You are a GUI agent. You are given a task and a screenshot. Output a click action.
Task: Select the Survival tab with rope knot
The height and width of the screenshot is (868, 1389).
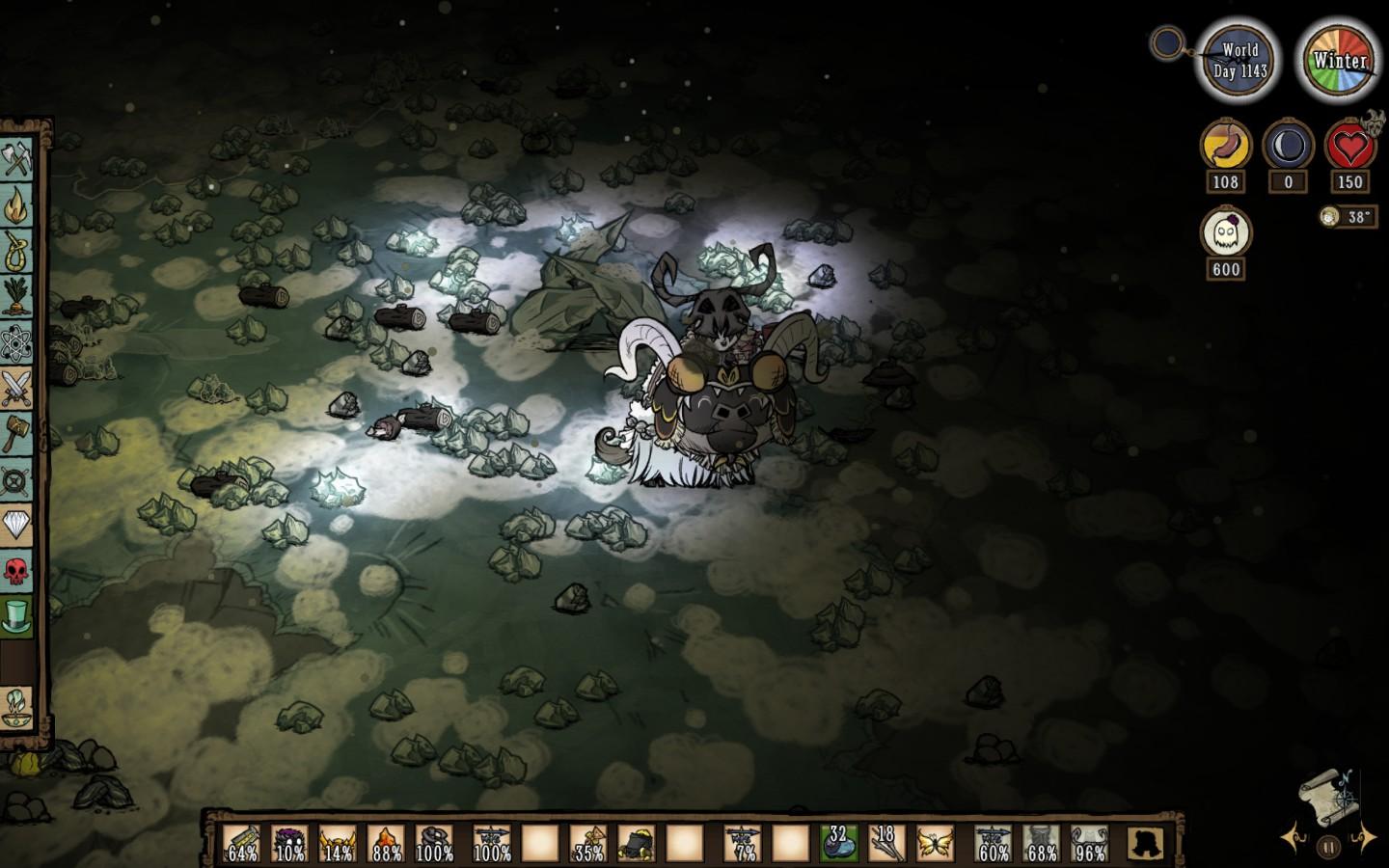(18, 252)
